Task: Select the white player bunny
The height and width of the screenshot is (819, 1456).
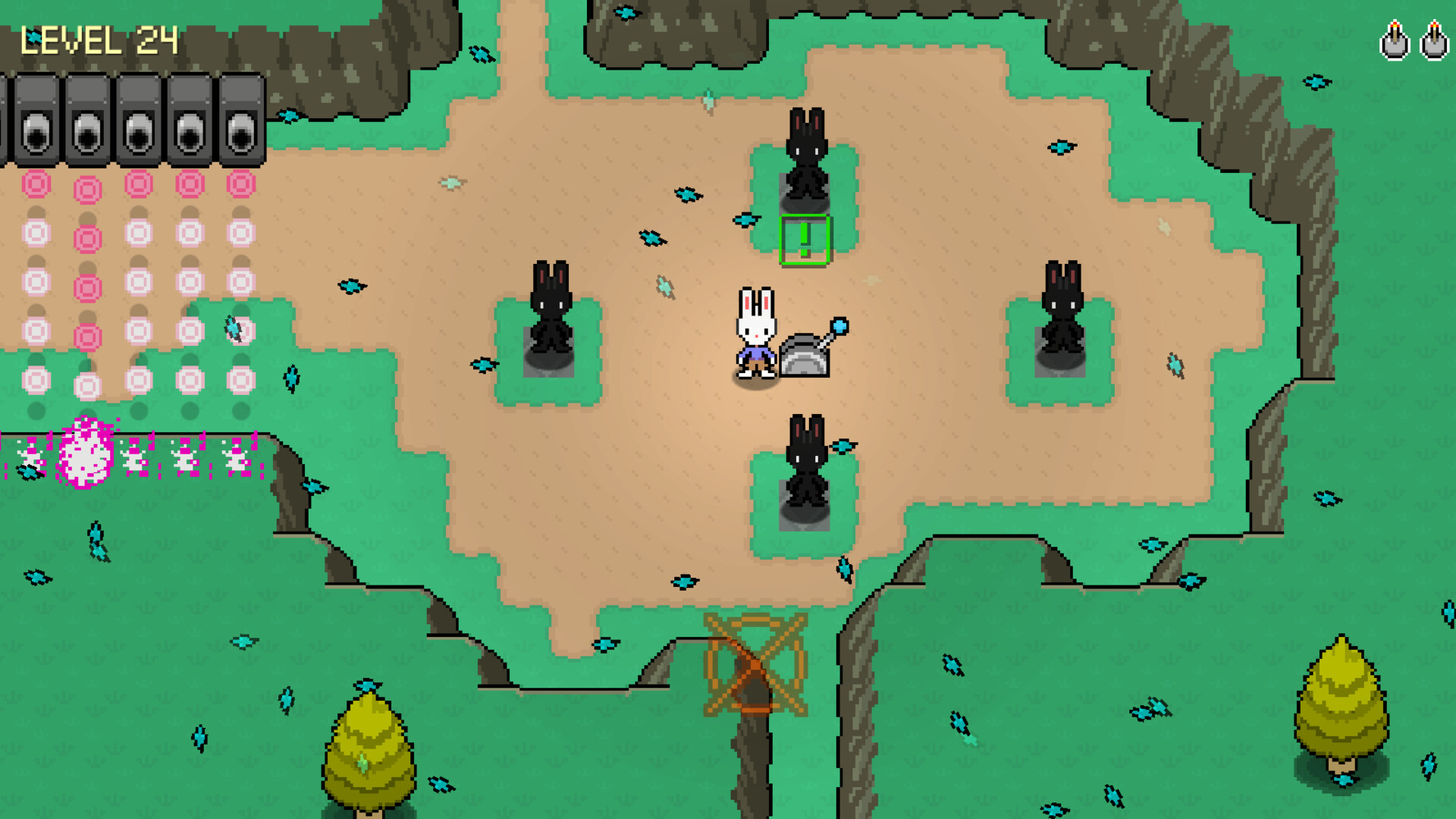Action: tap(757, 334)
